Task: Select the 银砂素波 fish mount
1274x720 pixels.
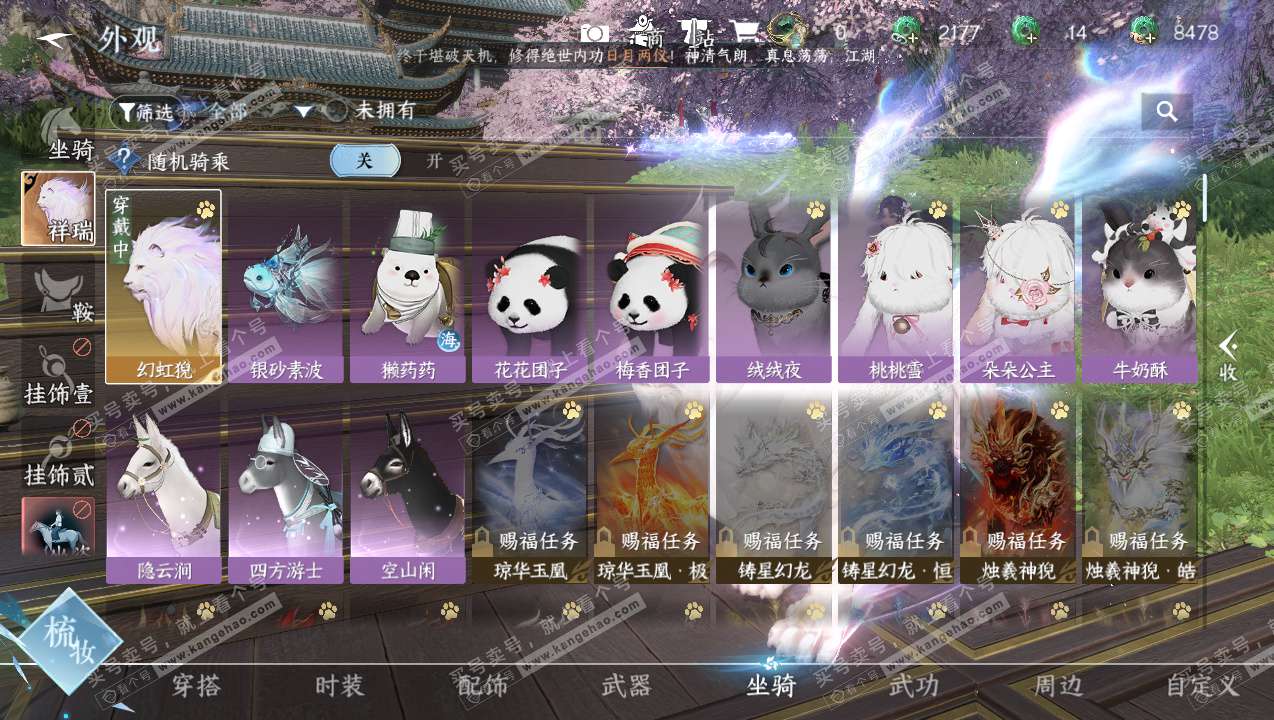Action: click(x=286, y=287)
